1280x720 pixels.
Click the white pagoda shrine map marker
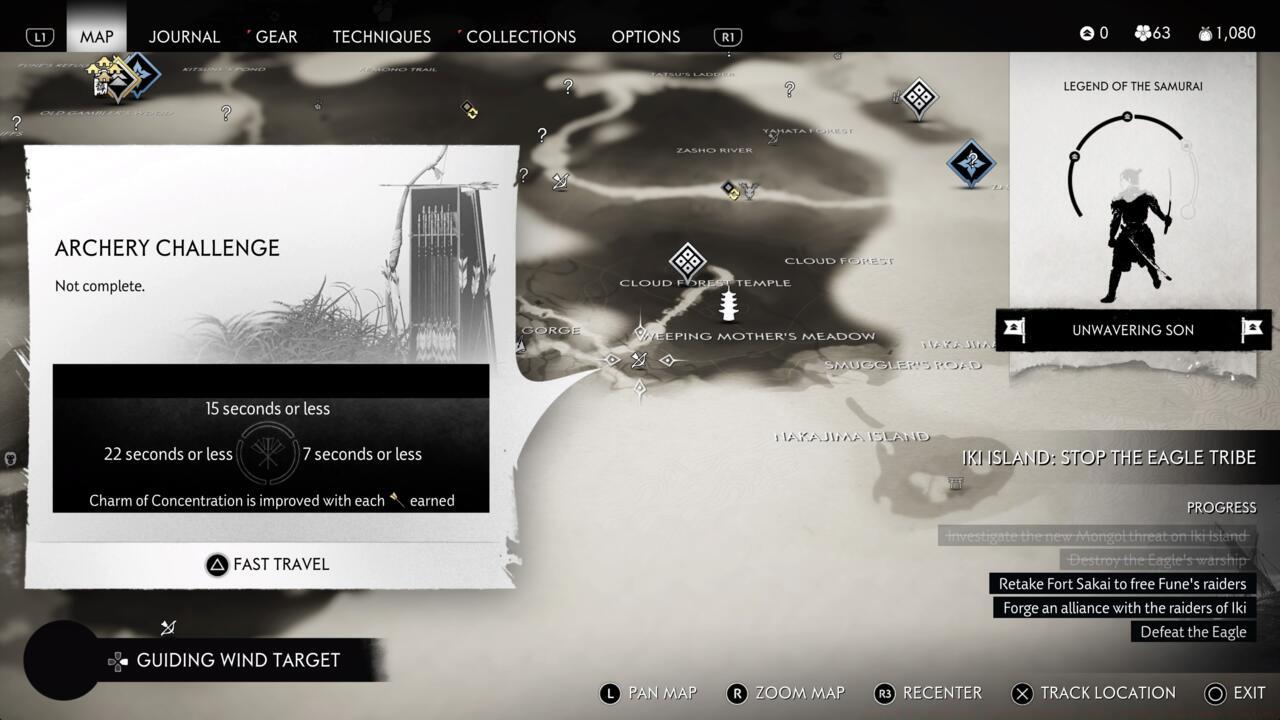pos(729,304)
